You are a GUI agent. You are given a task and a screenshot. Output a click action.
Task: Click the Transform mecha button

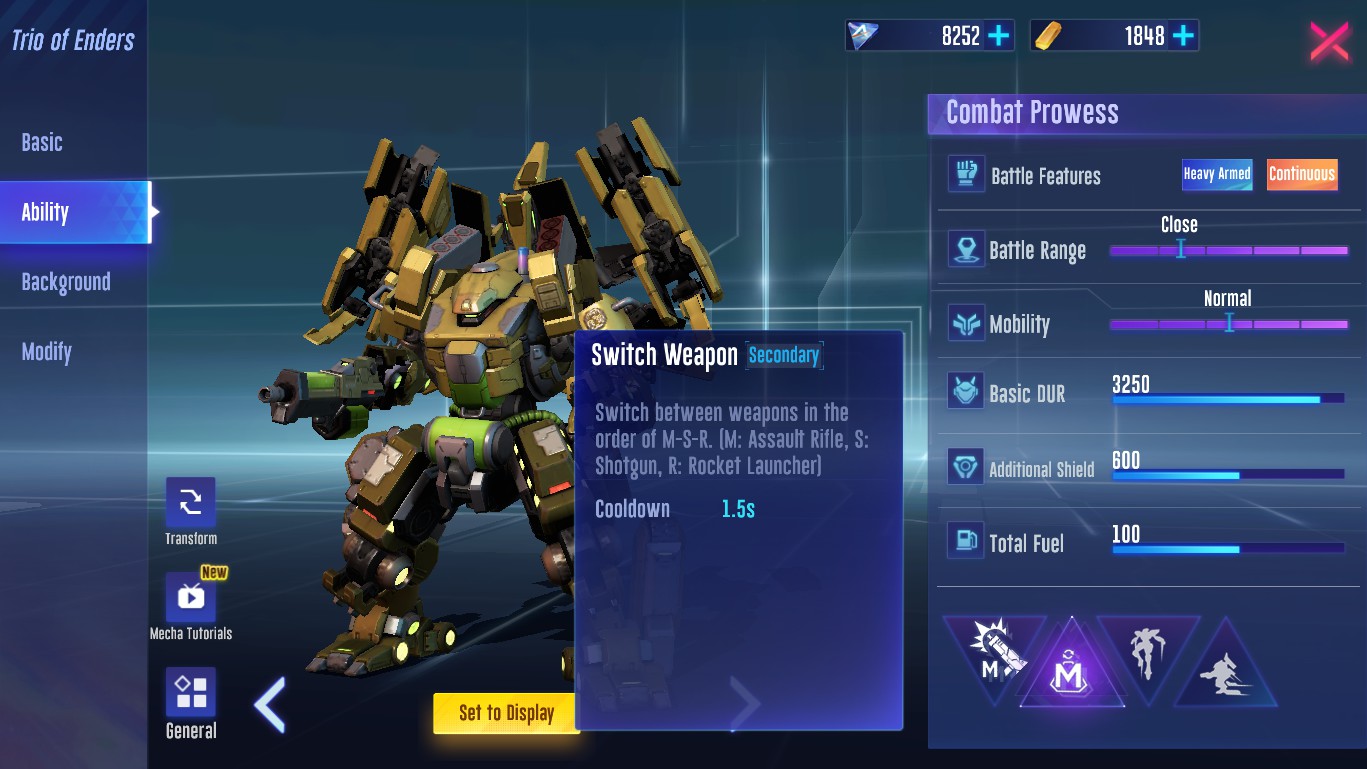tap(190, 503)
